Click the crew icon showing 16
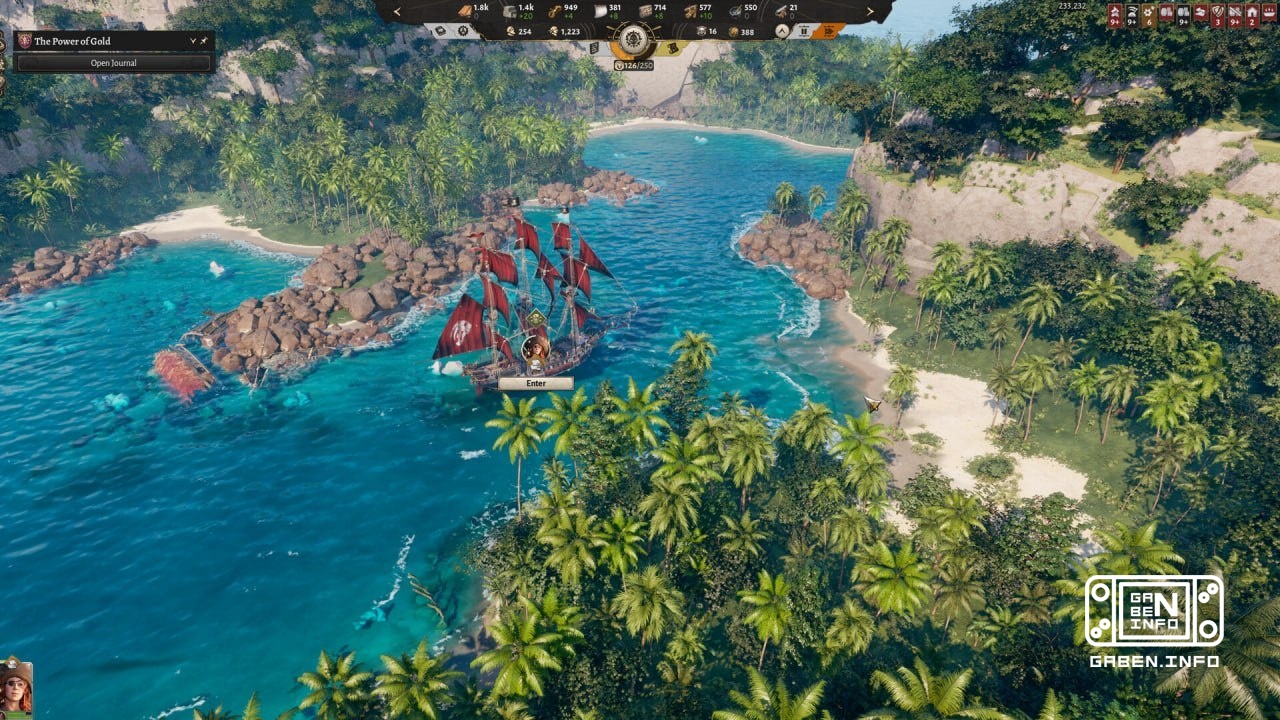Viewport: 1280px width, 720px height. click(701, 31)
